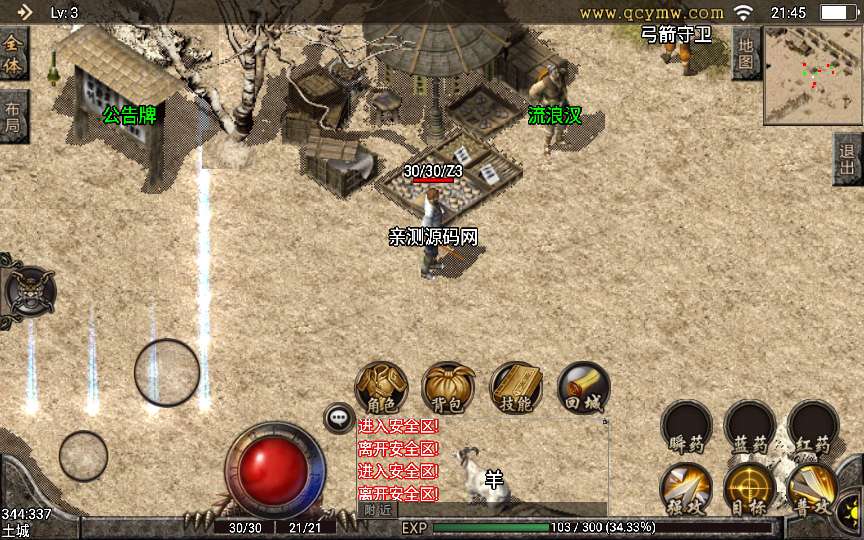The width and height of the screenshot is (864, 540).
Task: Activate the 强攻 power attack skill
Action: tap(687, 490)
